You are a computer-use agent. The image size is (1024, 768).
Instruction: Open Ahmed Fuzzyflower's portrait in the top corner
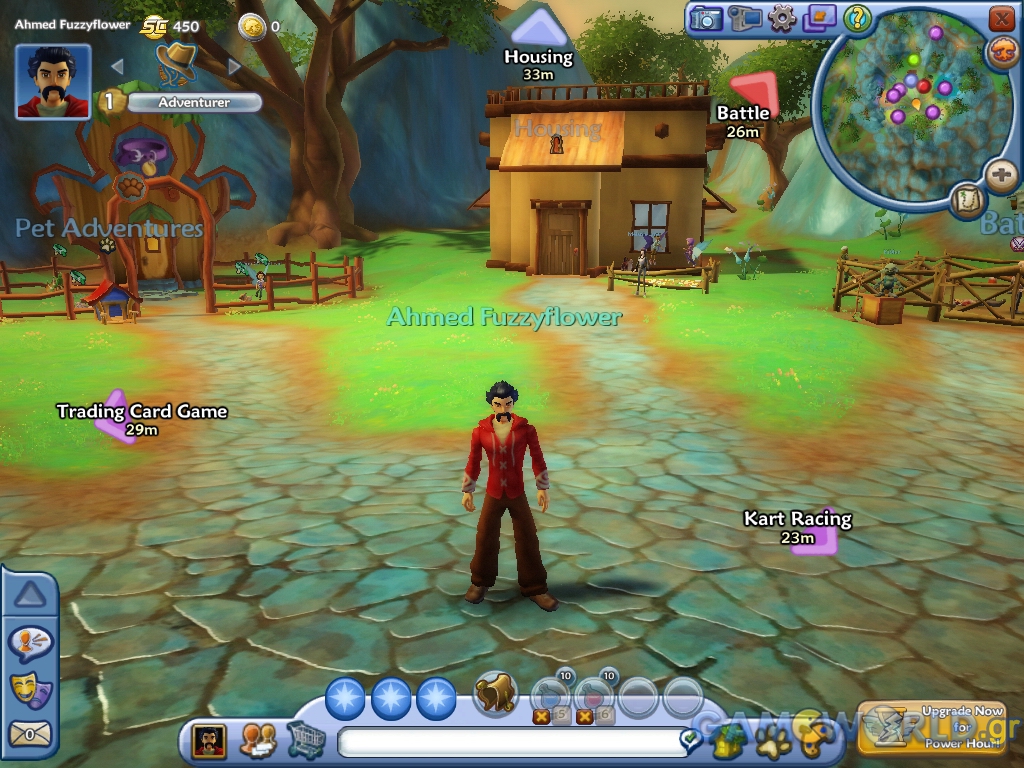53,82
